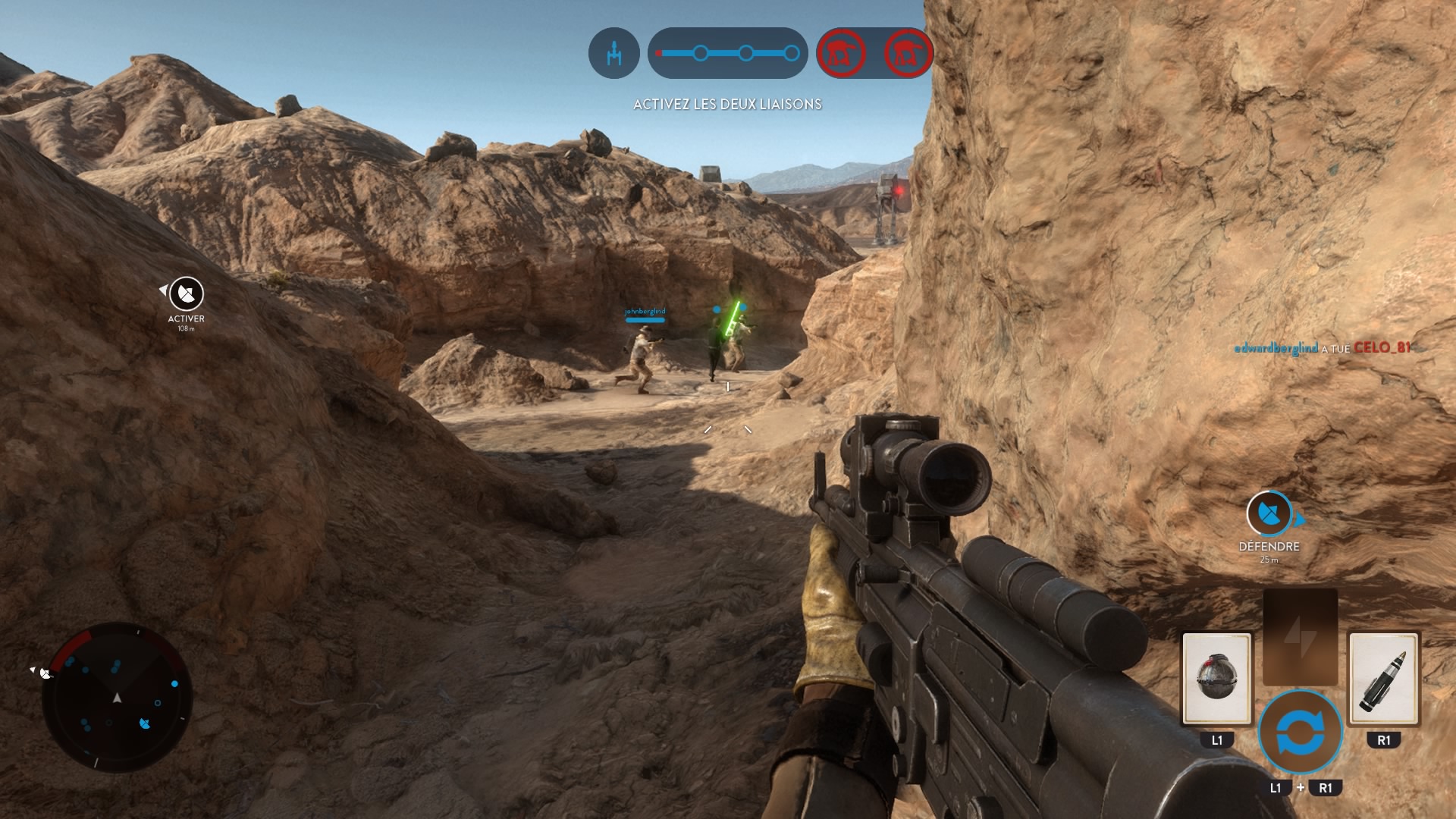The width and height of the screenshot is (1456, 819).
Task: Click the lightning bolt charge card
Action: tap(1300, 637)
